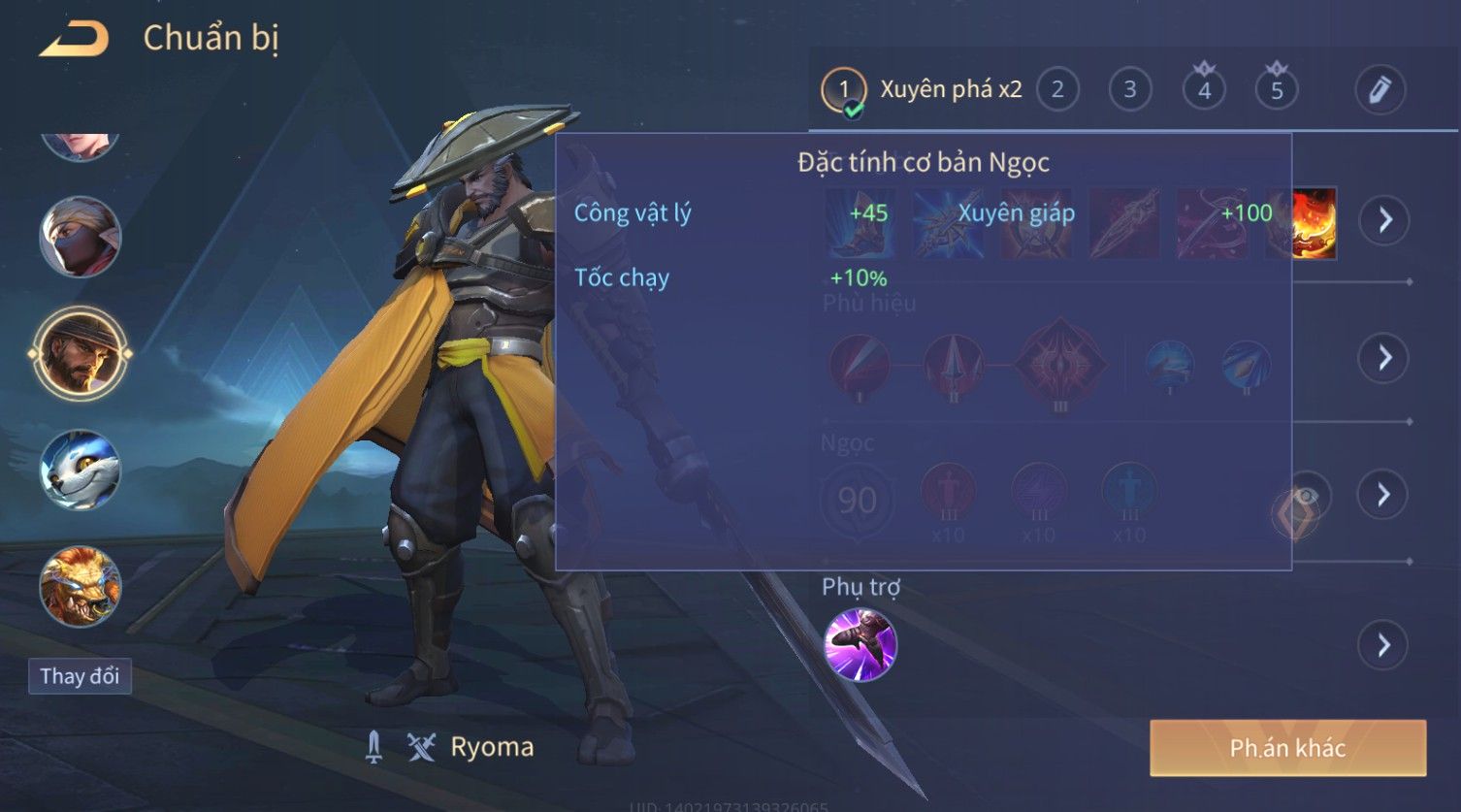Click the Thay đổi hero button
The width and height of the screenshot is (1461, 812).
tap(80, 676)
